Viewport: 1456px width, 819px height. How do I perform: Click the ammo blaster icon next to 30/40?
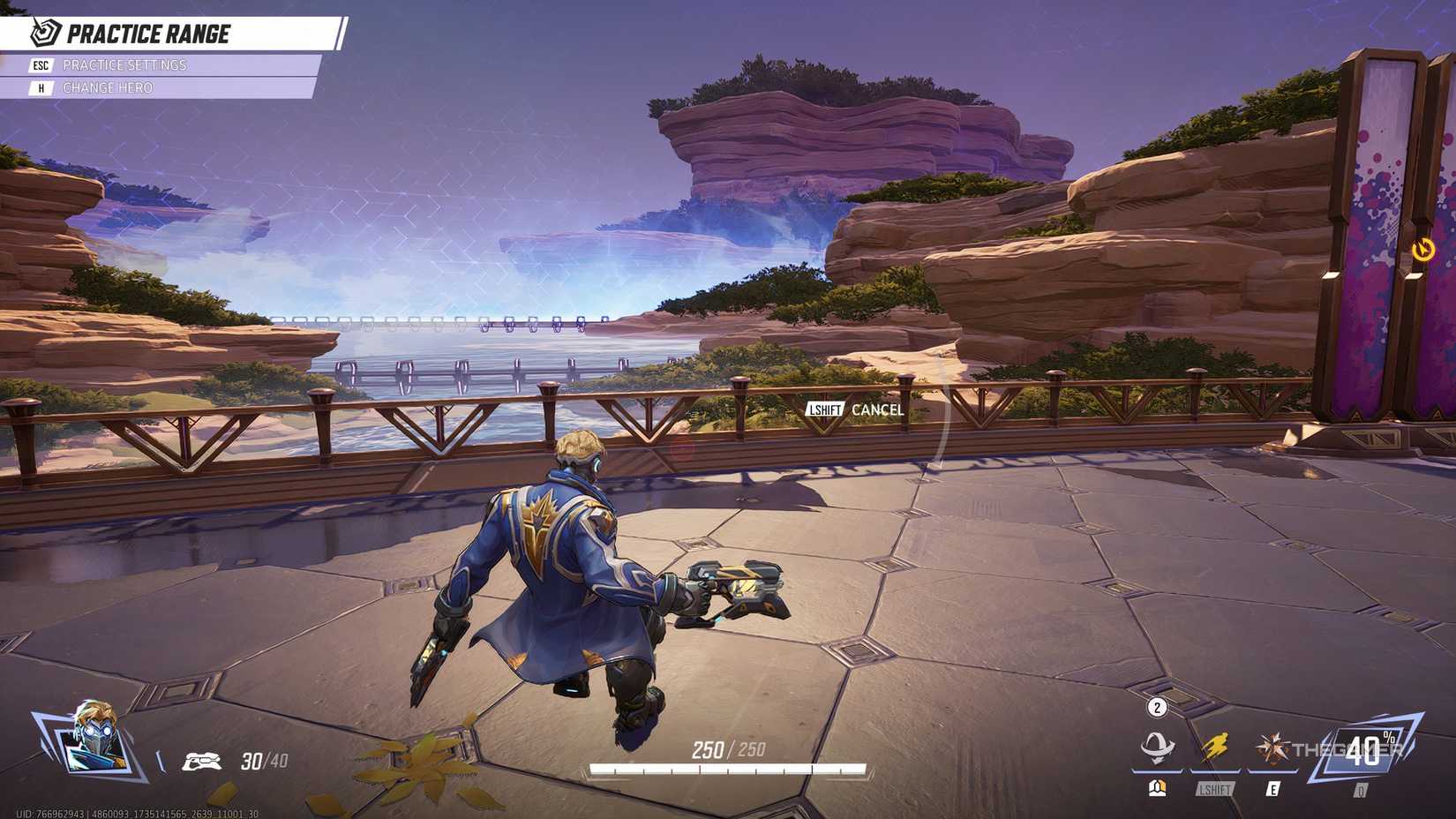coord(200,761)
